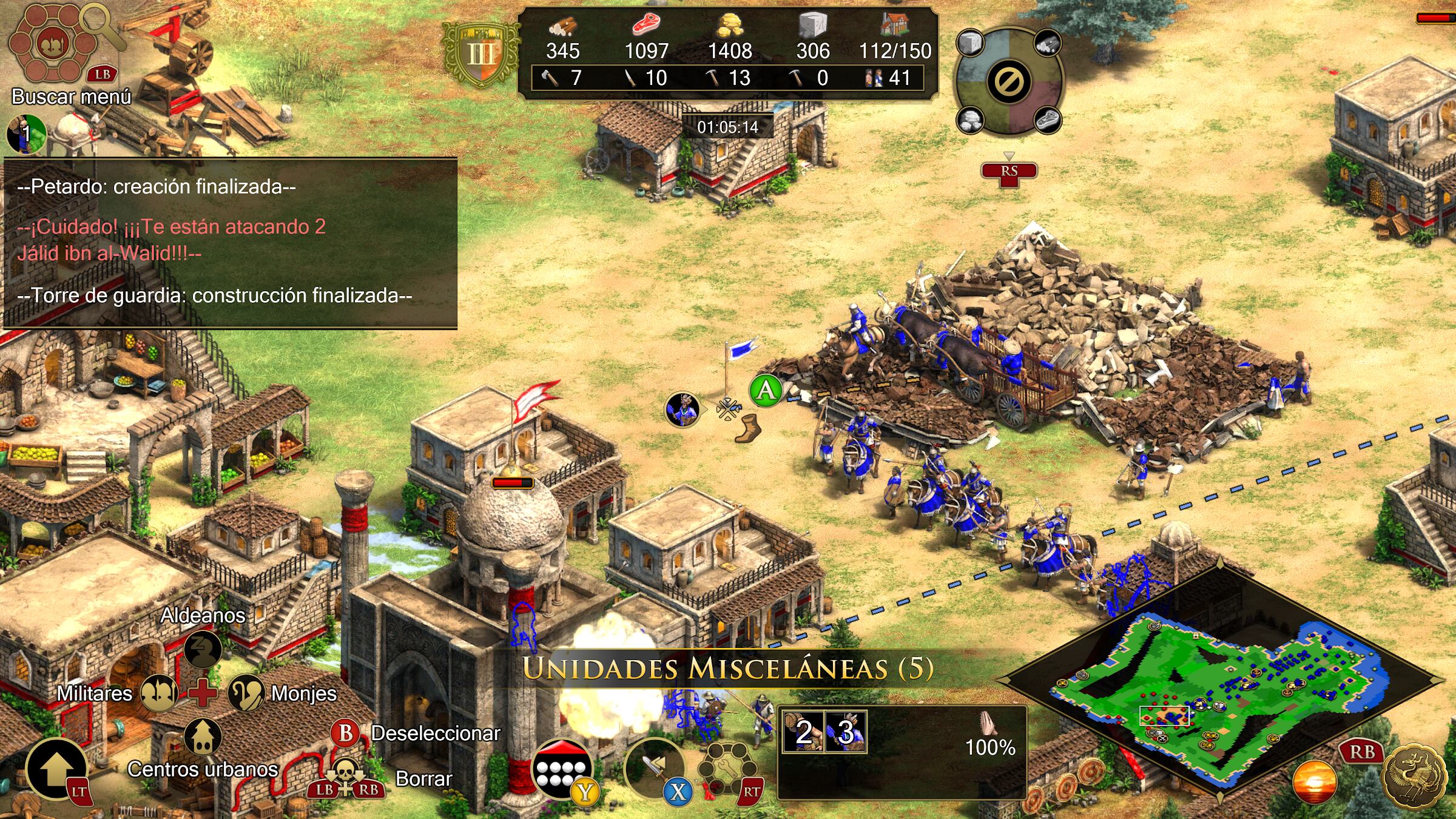Image resolution: width=1456 pixels, height=819 pixels.
Task: Click the Age III shield emblem
Action: (480, 53)
